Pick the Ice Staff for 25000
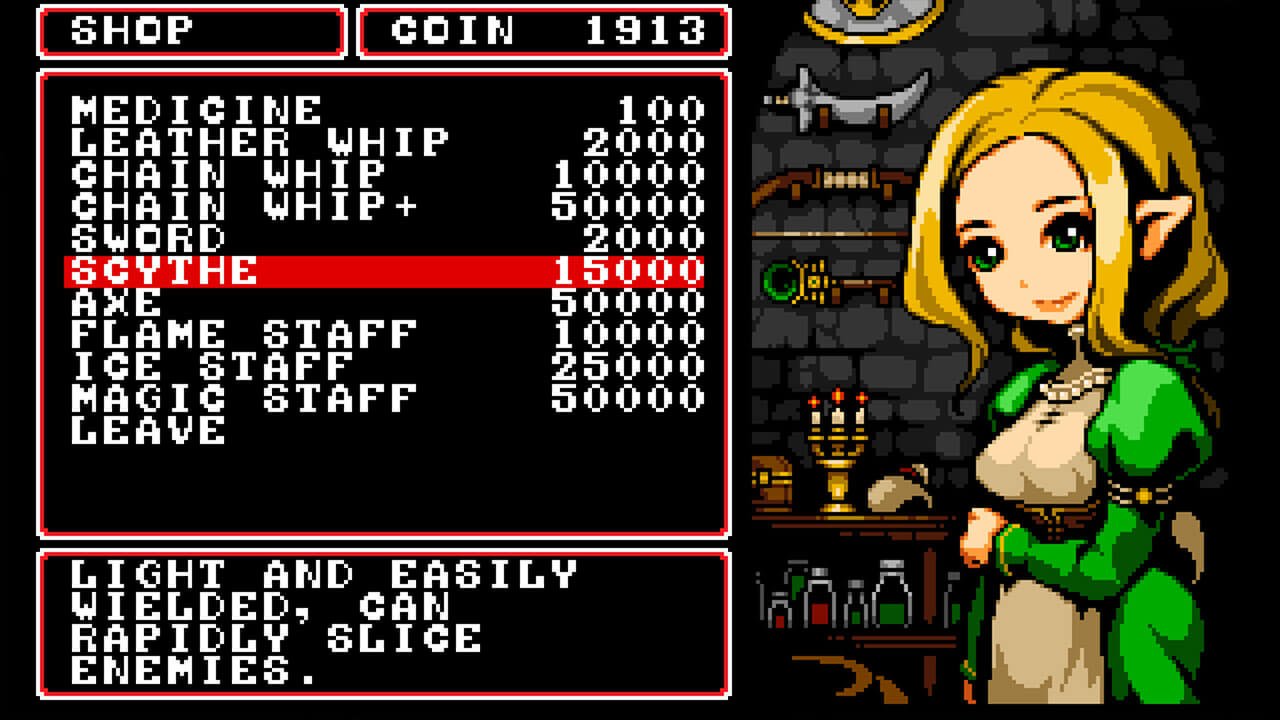 [x=212, y=366]
